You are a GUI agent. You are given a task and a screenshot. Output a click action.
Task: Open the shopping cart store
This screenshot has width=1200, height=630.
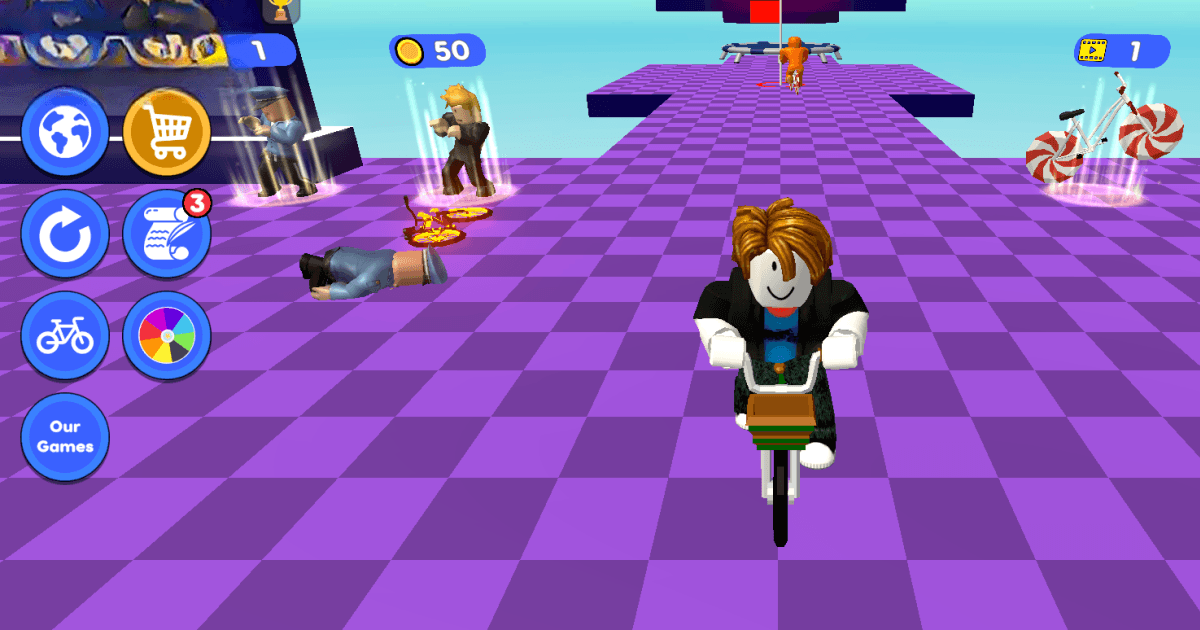tap(166, 131)
